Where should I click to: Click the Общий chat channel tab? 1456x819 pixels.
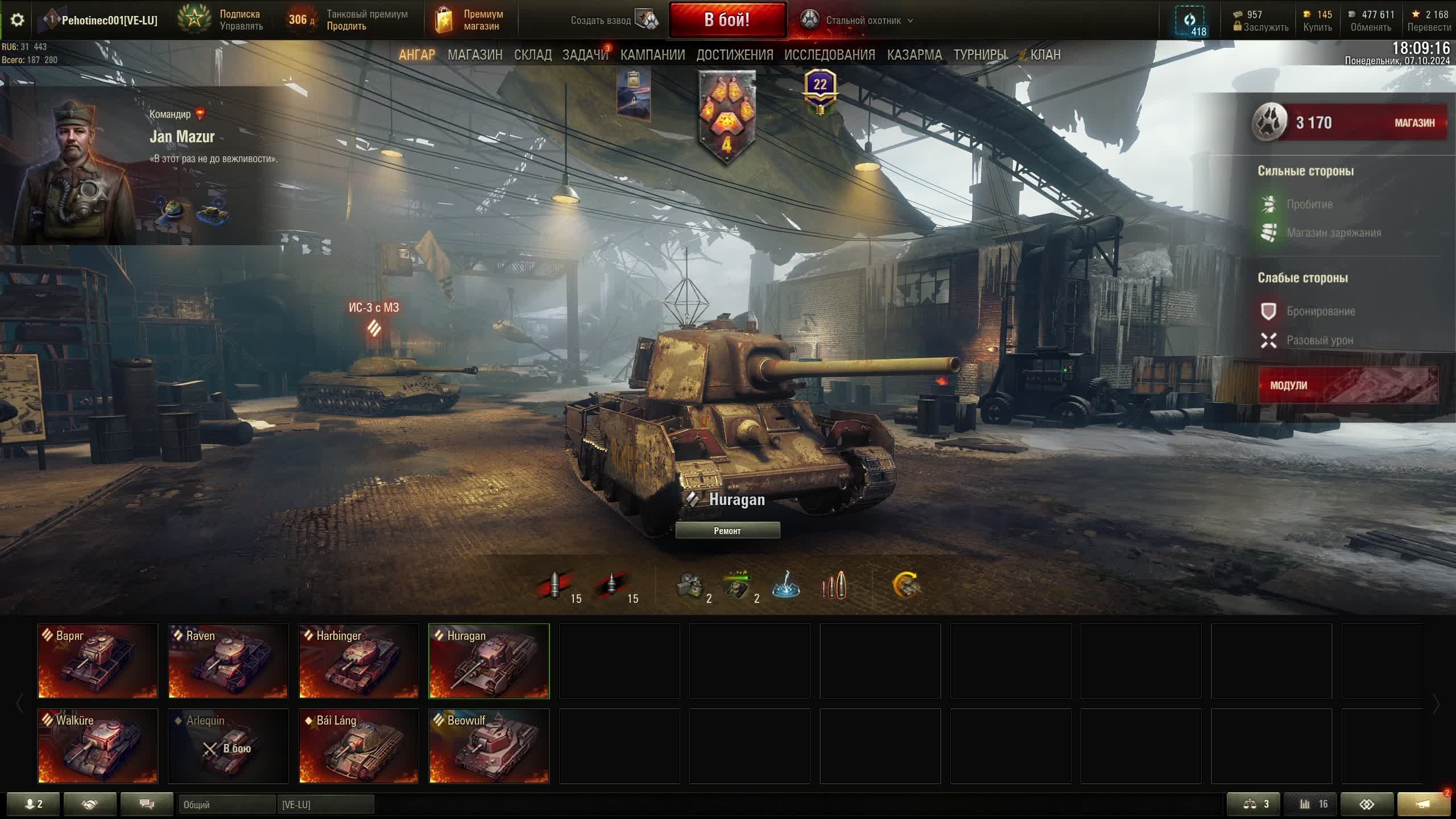226,805
